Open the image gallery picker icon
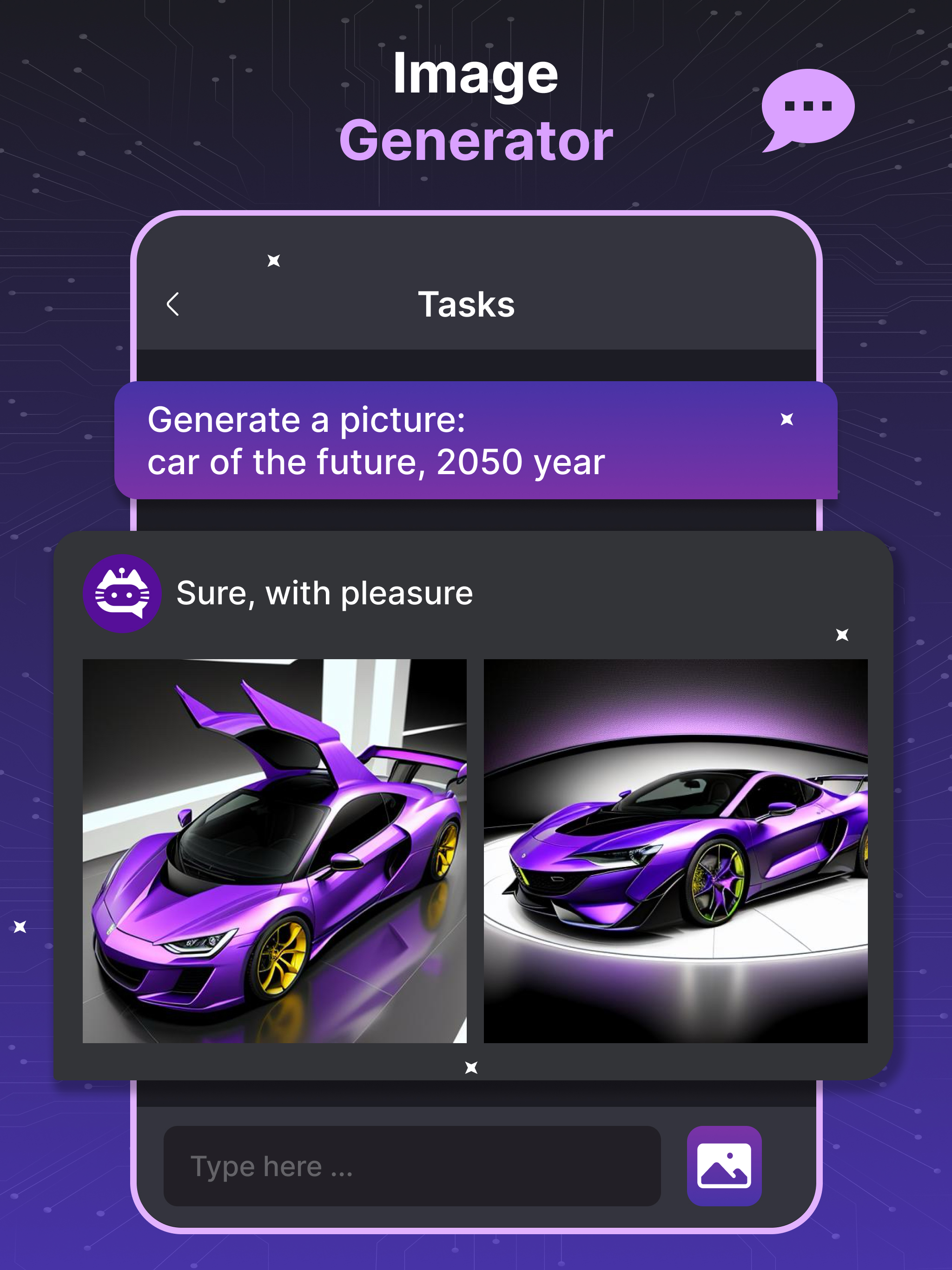 point(725,1165)
